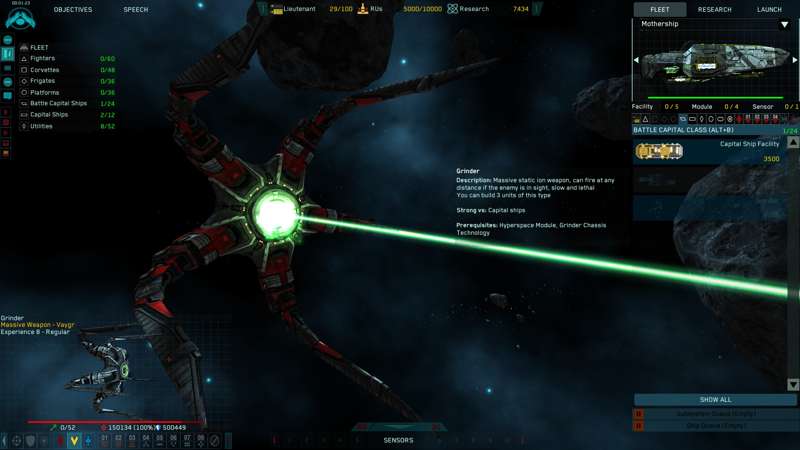Open the Objectives panel

[x=73, y=9]
